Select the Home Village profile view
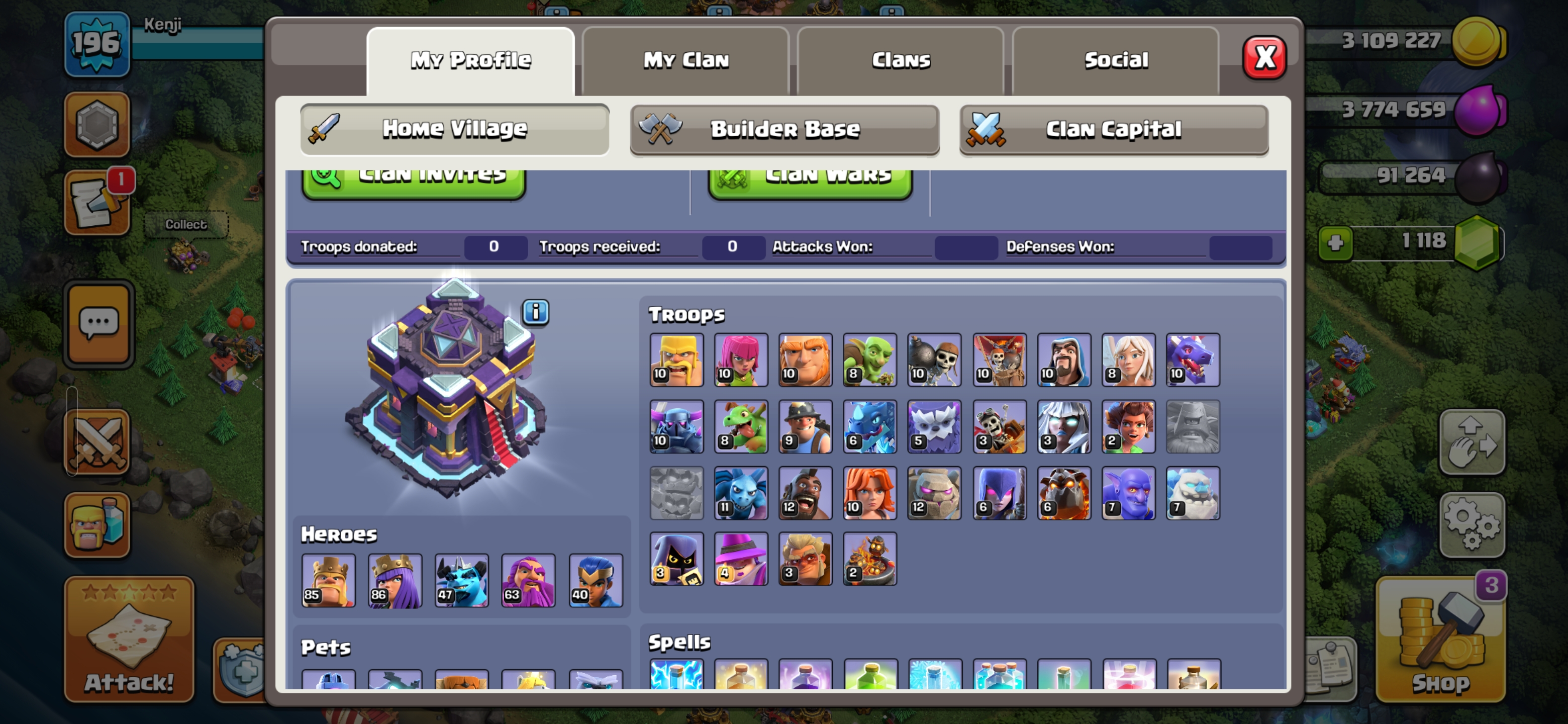Image resolution: width=1568 pixels, height=724 pixels. tap(454, 129)
